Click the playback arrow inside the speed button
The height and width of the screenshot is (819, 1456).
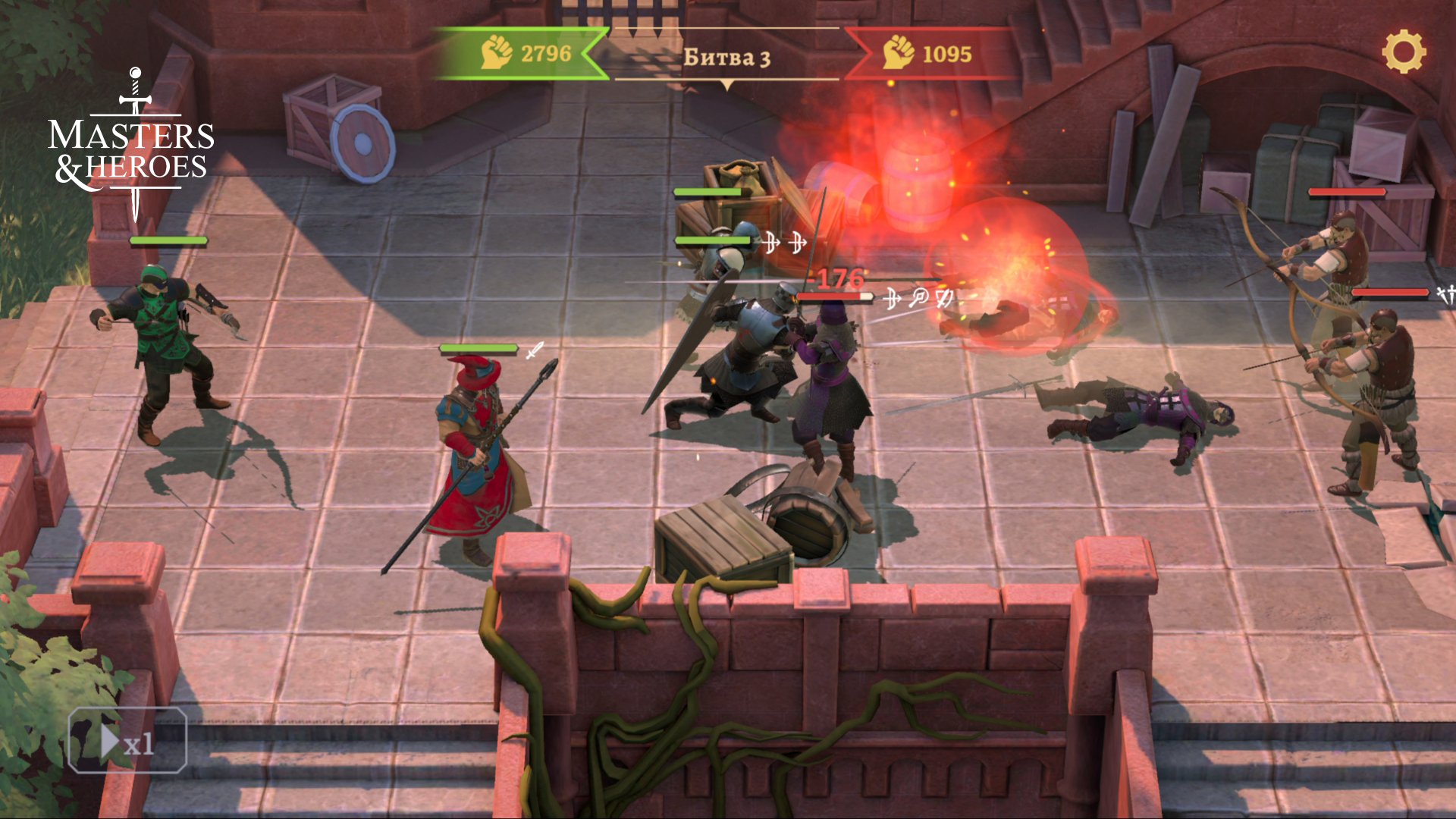[111, 740]
